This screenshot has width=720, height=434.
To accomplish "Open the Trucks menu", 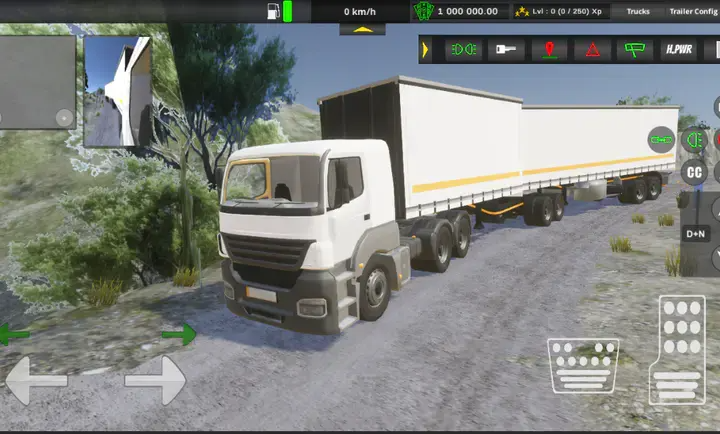I will pos(638,12).
